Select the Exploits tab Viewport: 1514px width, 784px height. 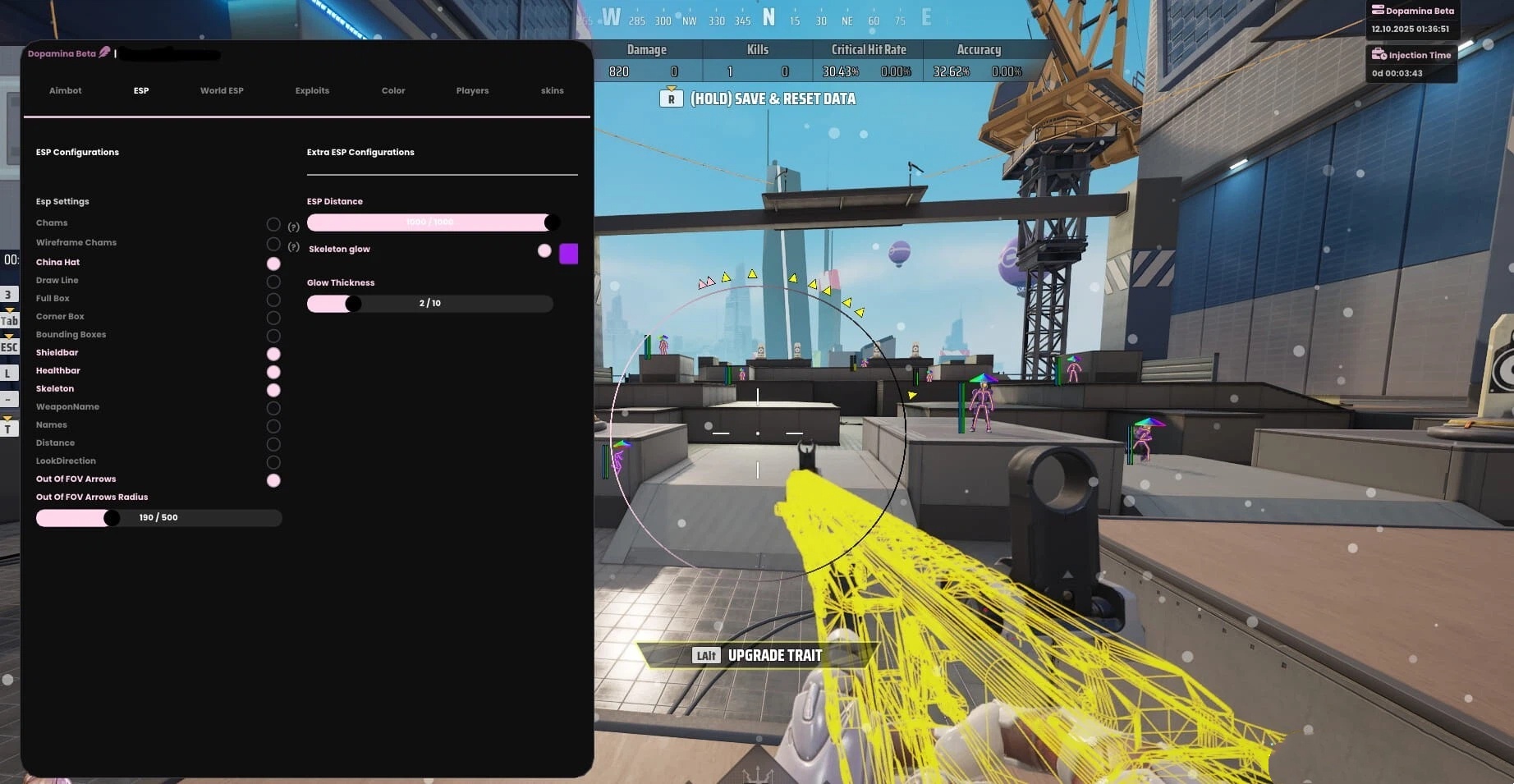(312, 90)
